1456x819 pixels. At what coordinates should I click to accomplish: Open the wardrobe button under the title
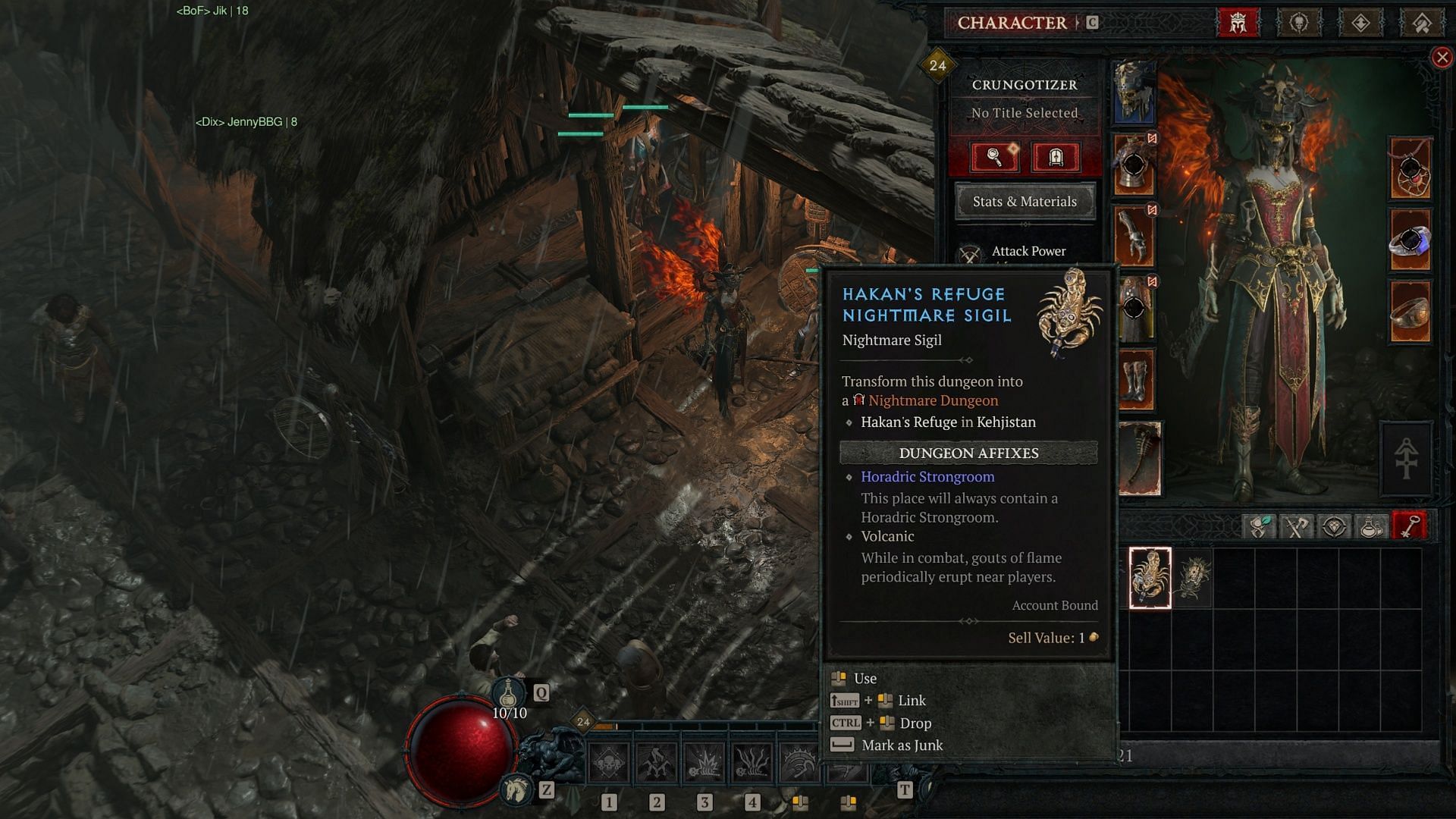point(1055,158)
